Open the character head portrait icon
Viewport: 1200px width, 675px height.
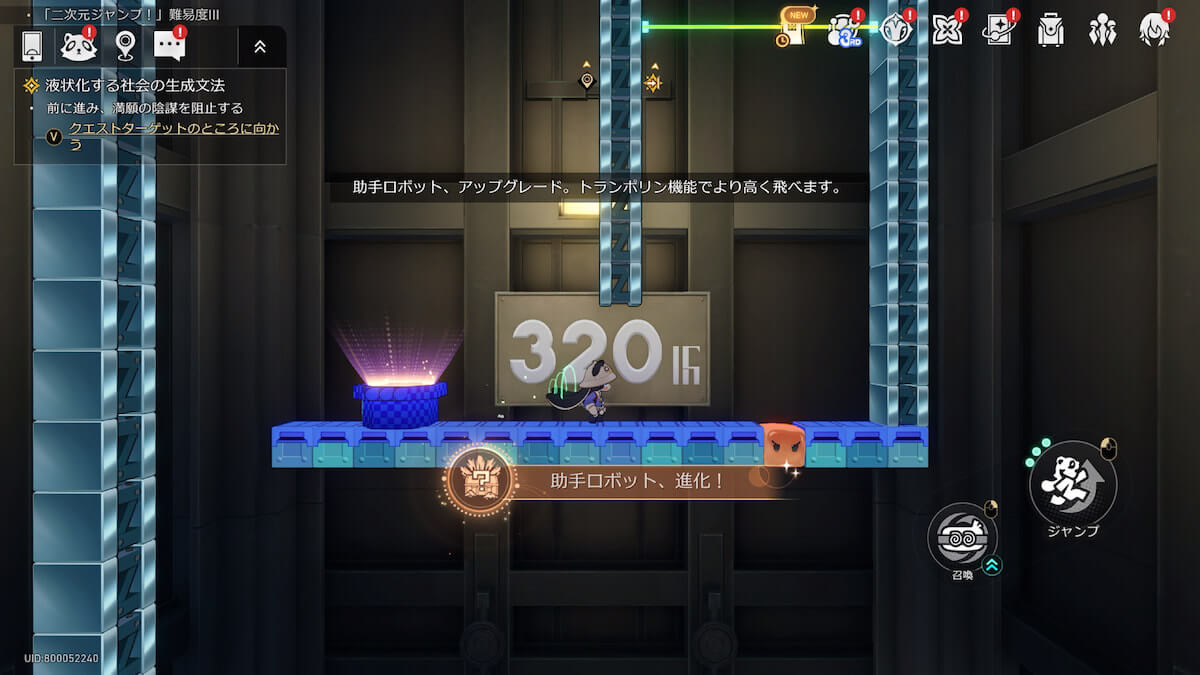tap(1154, 30)
